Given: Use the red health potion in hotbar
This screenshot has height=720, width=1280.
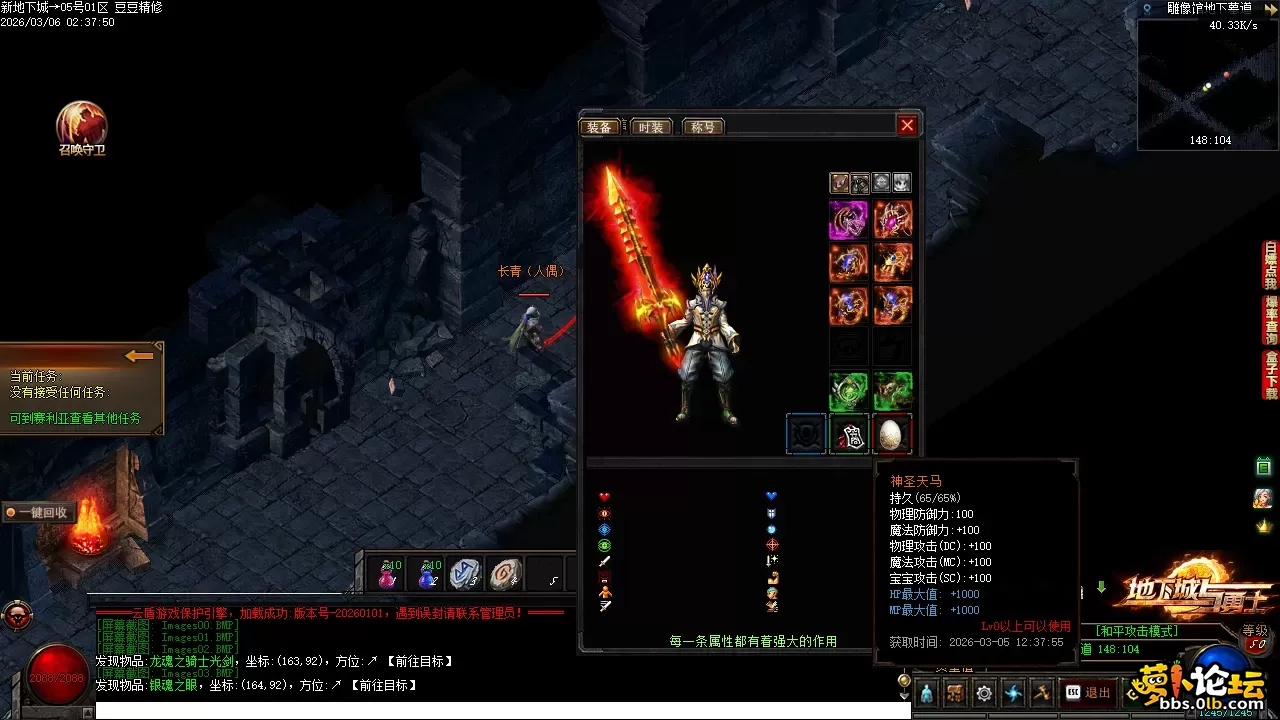Looking at the screenshot, I should 387,574.
